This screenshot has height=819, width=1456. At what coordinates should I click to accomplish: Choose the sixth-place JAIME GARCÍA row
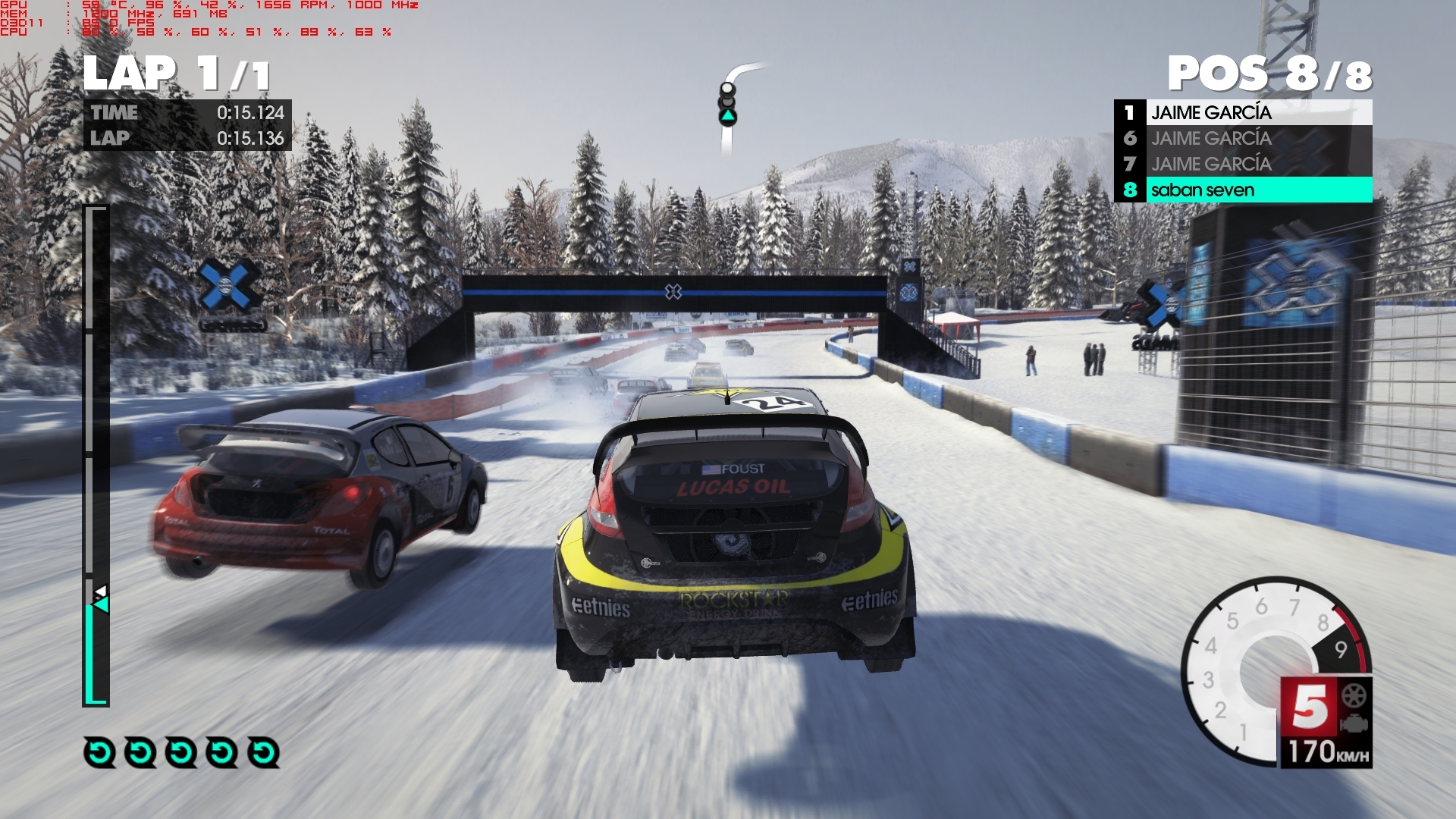(1244, 138)
